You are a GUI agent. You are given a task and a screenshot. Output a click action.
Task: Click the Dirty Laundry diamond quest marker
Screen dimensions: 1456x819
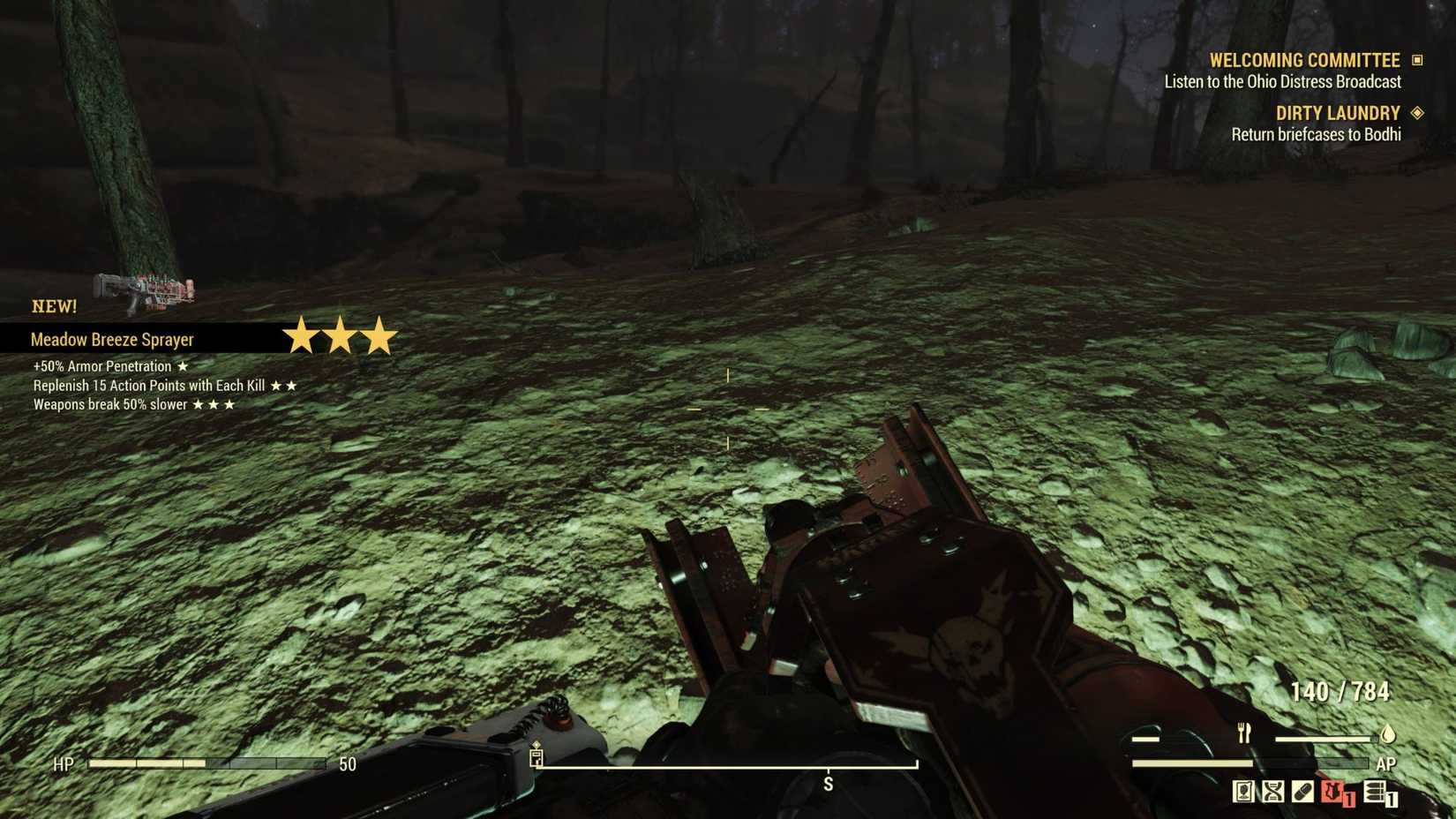[1418, 113]
